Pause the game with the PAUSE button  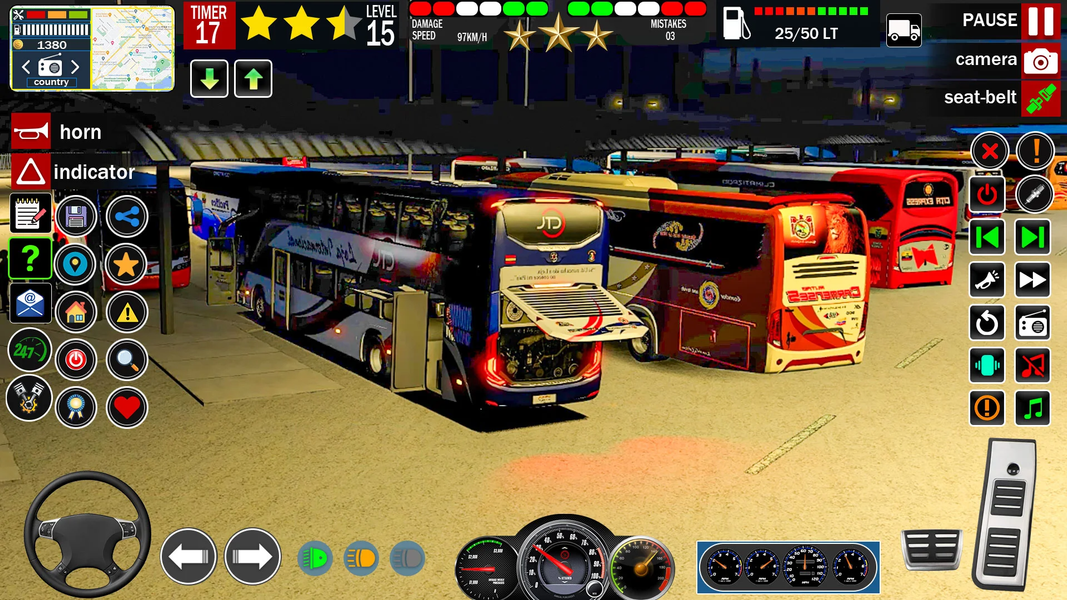(1040, 21)
